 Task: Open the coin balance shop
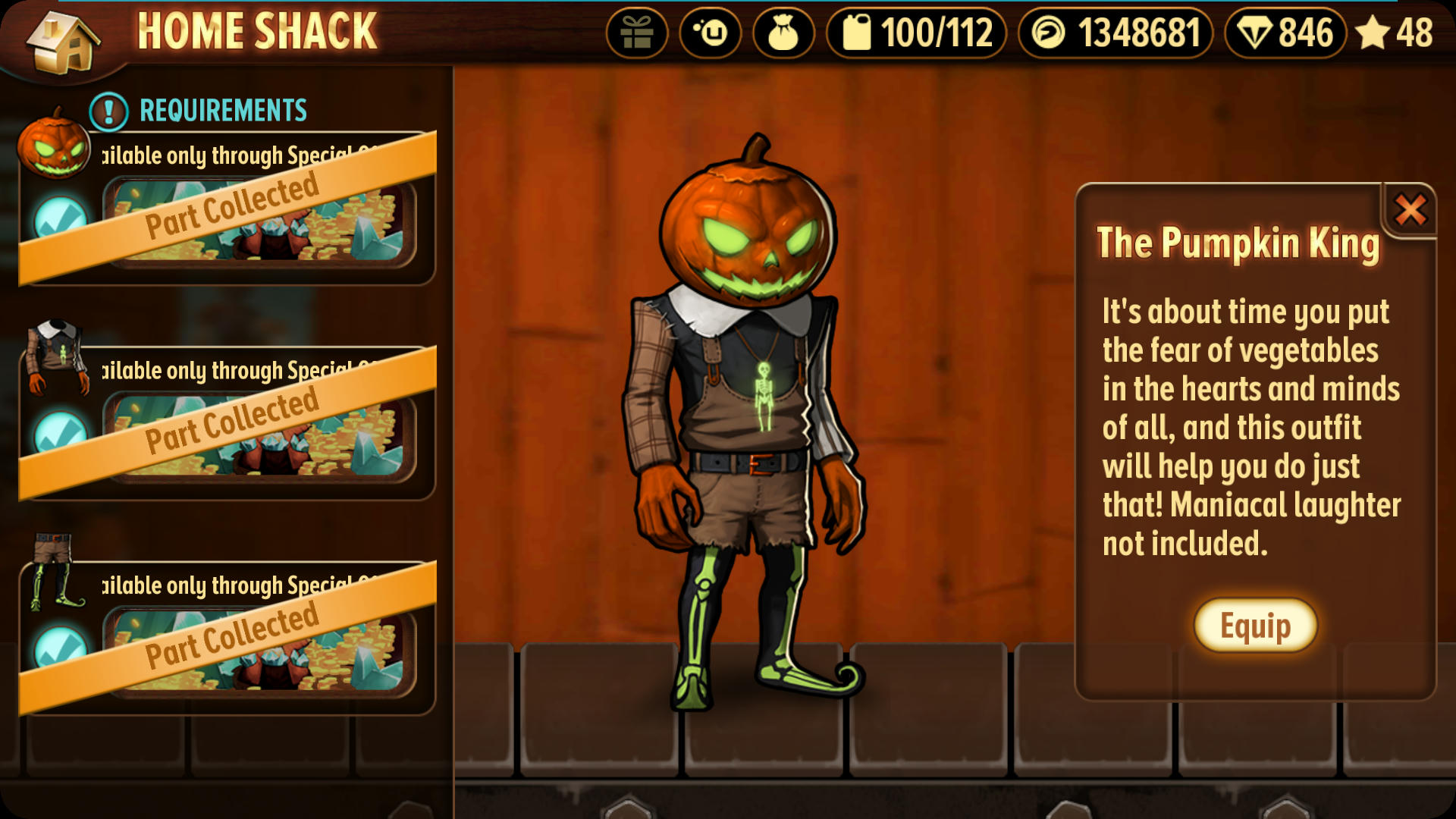click(x=1115, y=33)
